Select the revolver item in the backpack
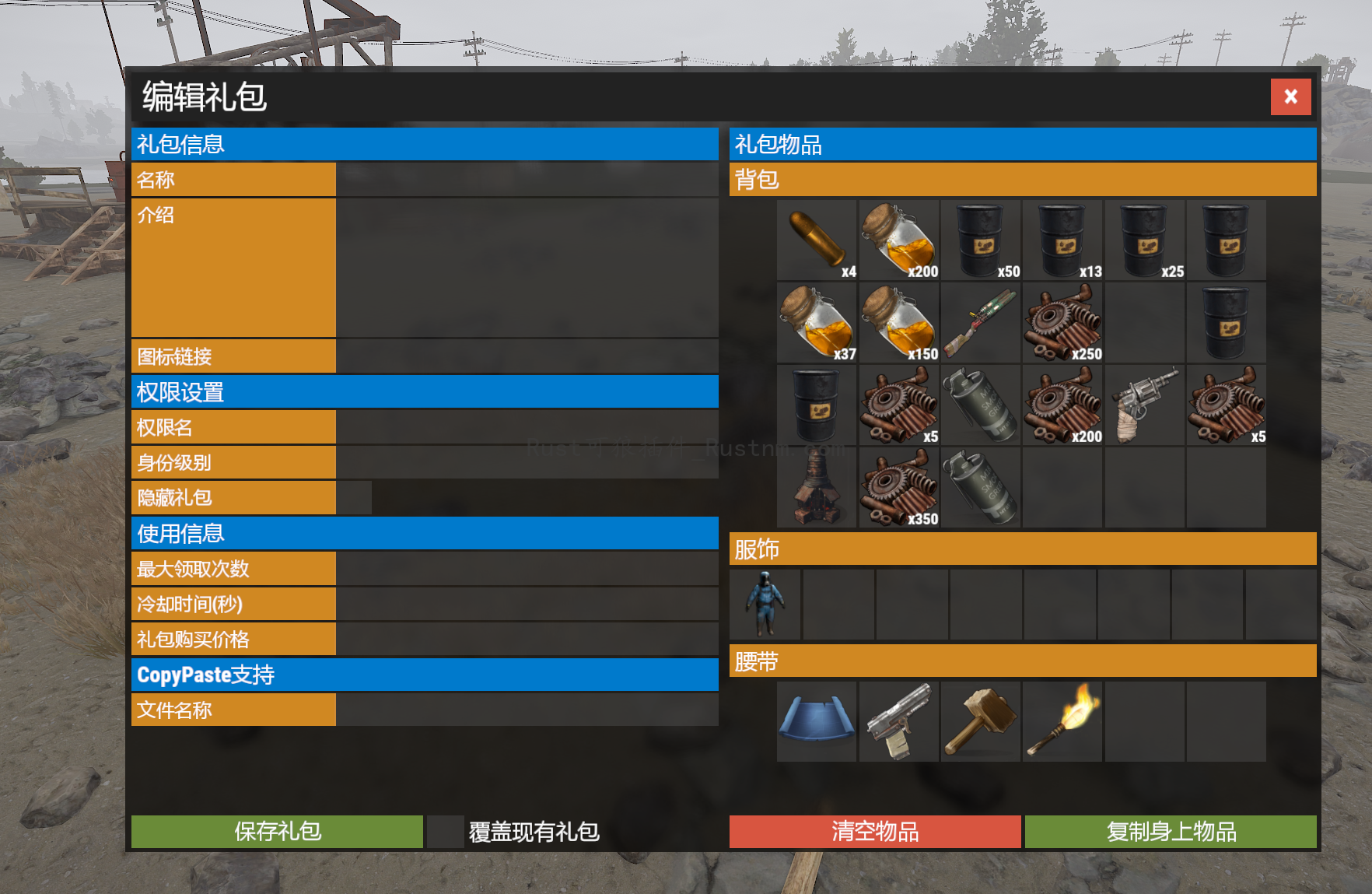This screenshot has width=1372, height=894. (1145, 405)
